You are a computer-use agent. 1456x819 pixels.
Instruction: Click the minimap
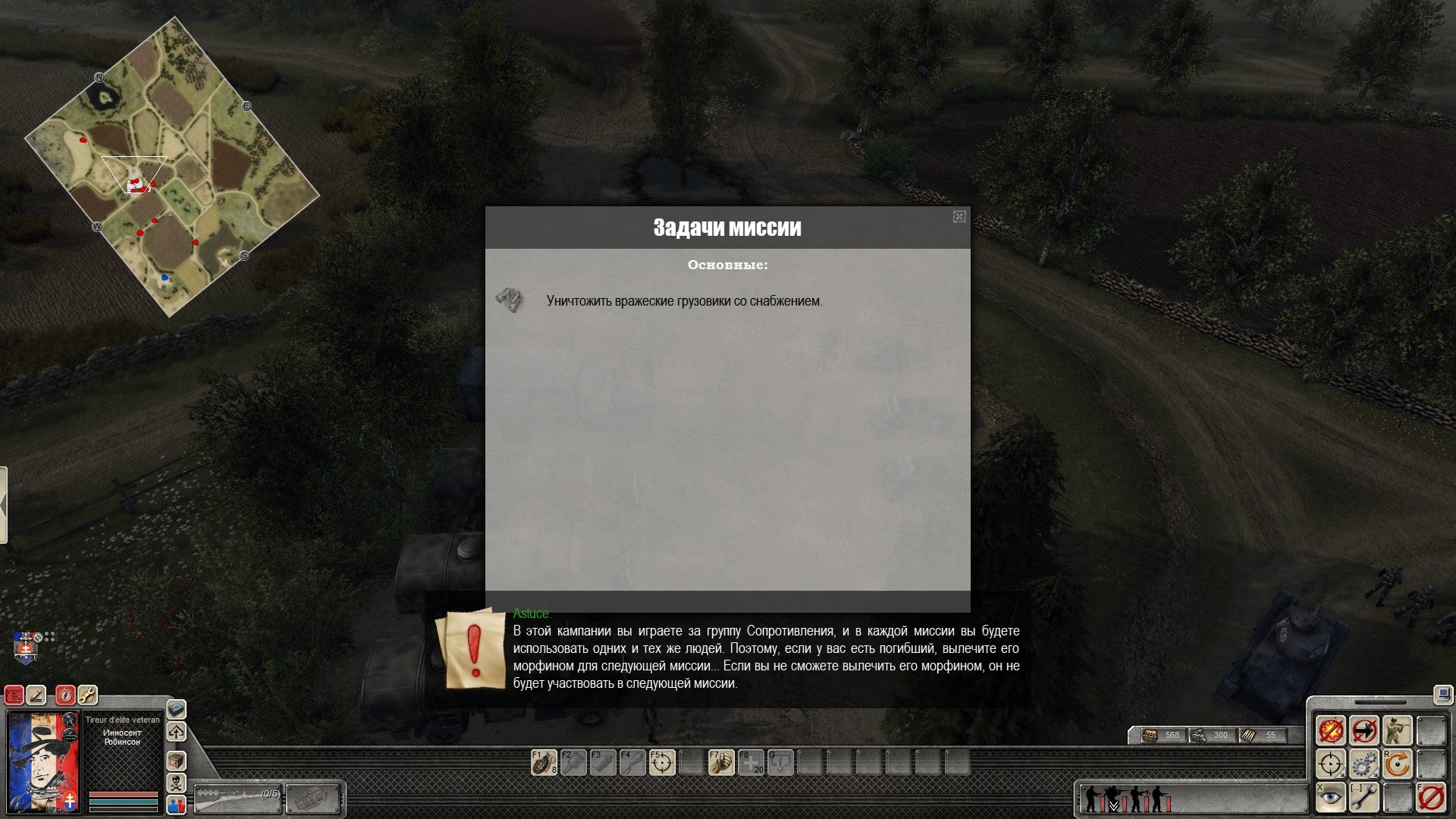pos(172,167)
